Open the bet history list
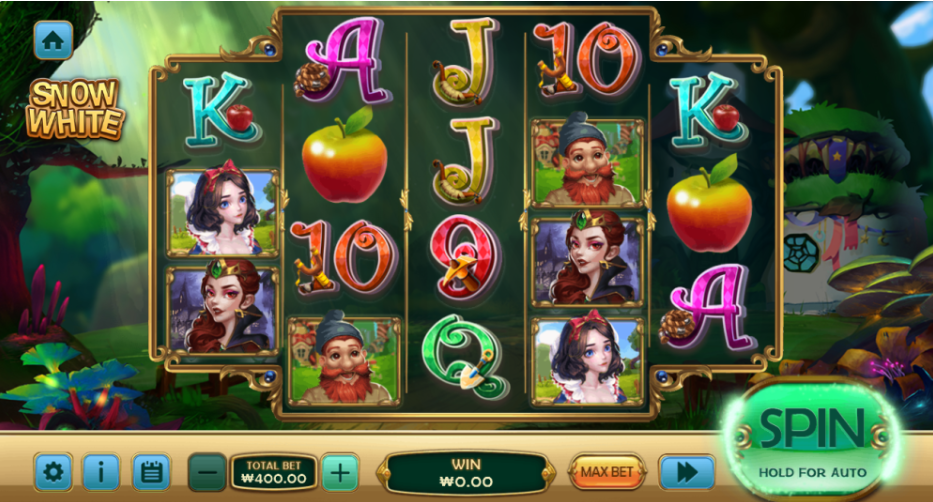Image resolution: width=933 pixels, height=502 pixels. pos(151,471)
